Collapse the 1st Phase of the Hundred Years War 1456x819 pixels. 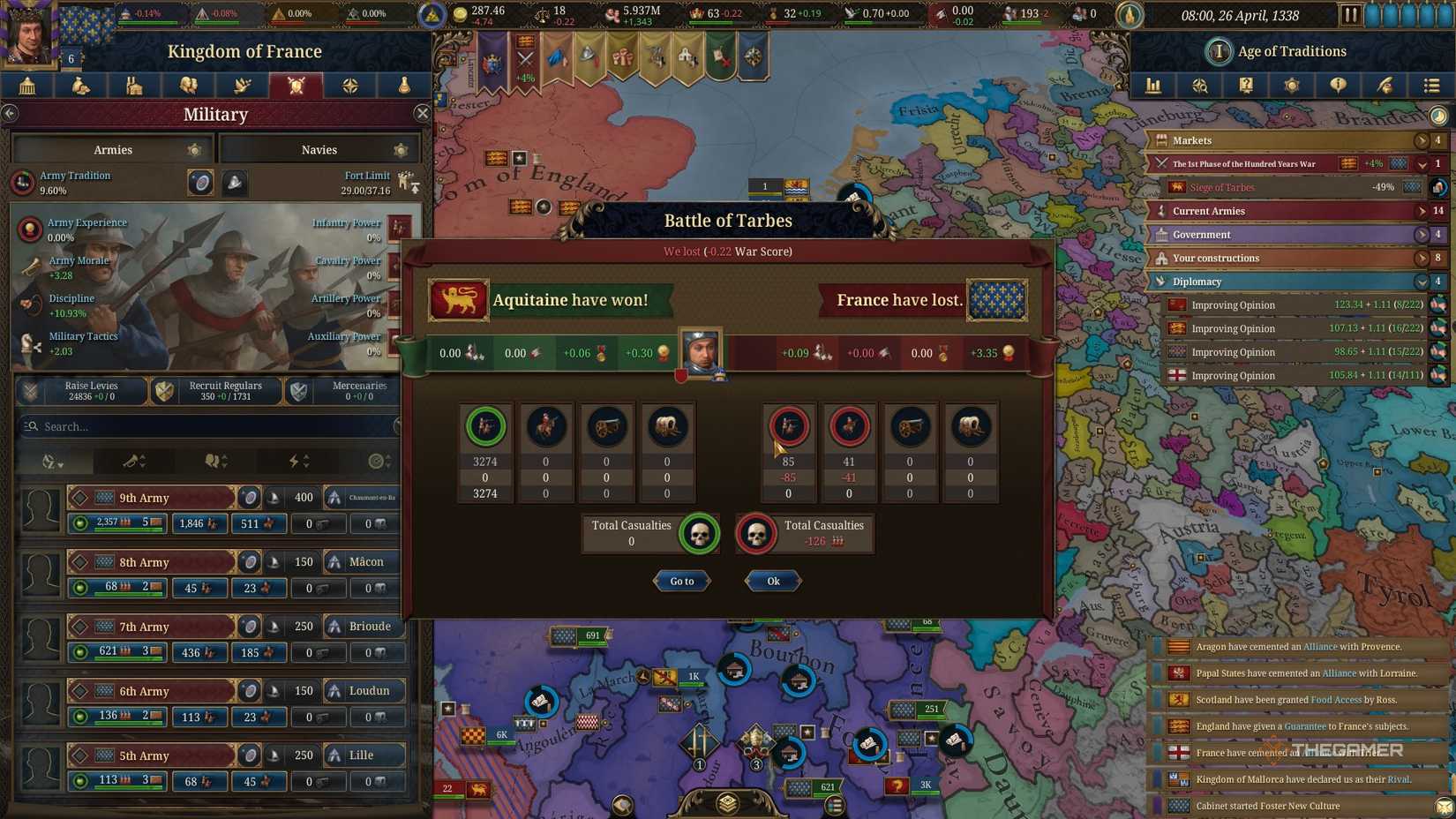point(1422,163)
